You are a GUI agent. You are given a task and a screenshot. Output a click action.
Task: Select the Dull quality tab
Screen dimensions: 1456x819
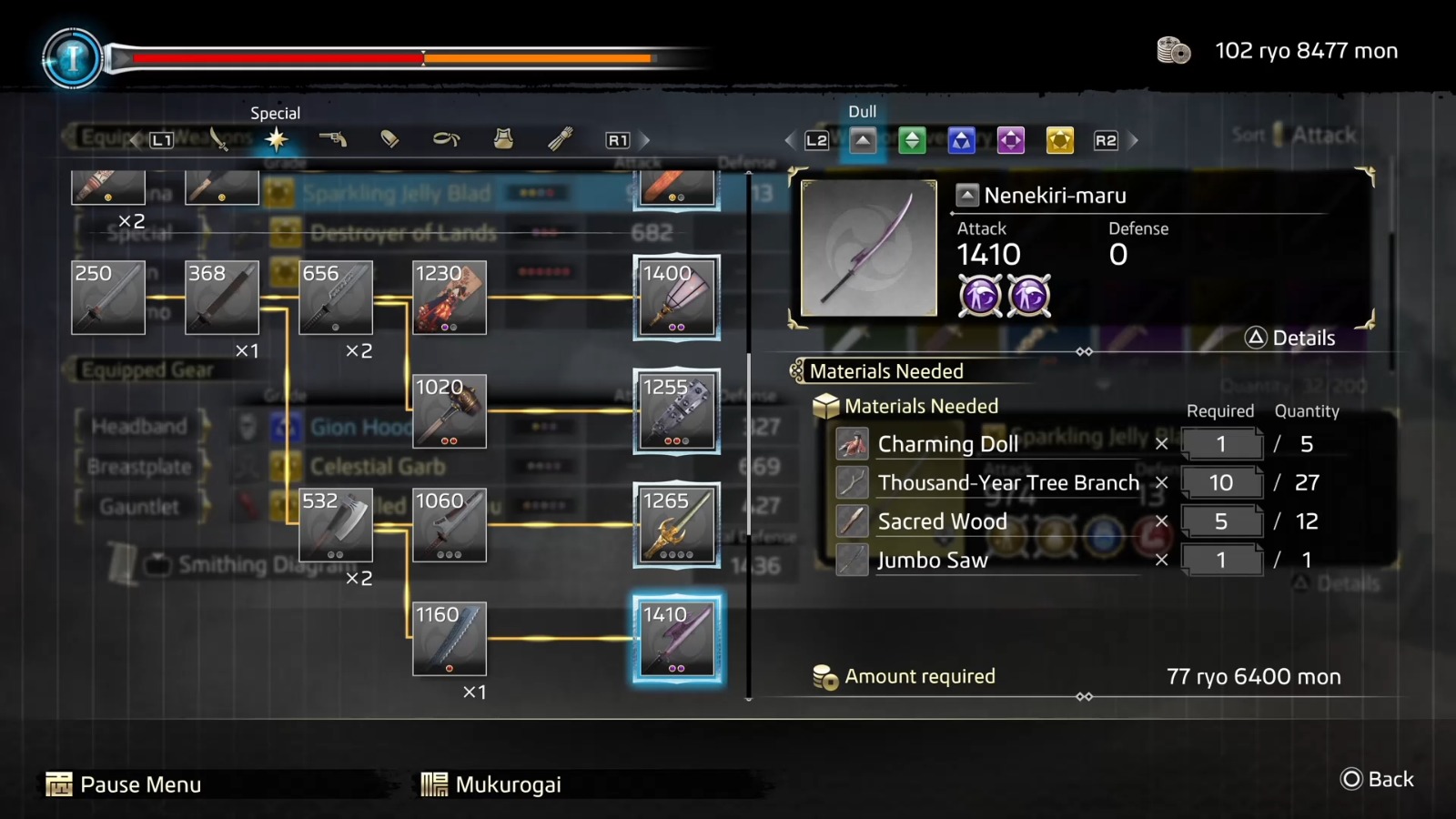pyautogui.click(x=860, y=139)
